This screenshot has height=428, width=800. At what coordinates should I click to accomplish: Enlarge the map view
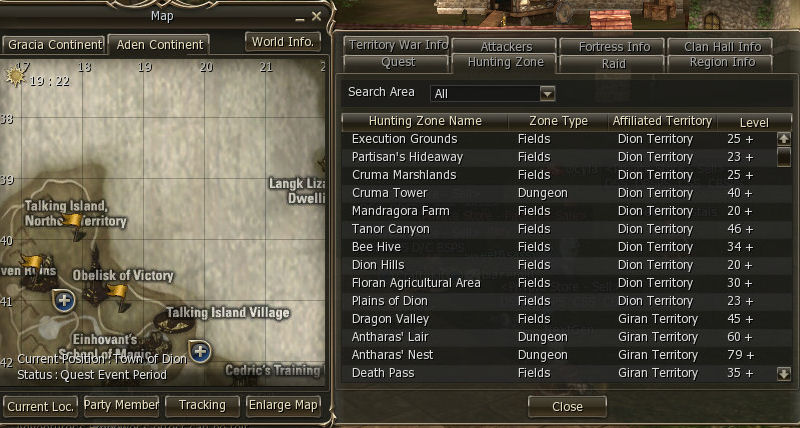pos(284,405)
